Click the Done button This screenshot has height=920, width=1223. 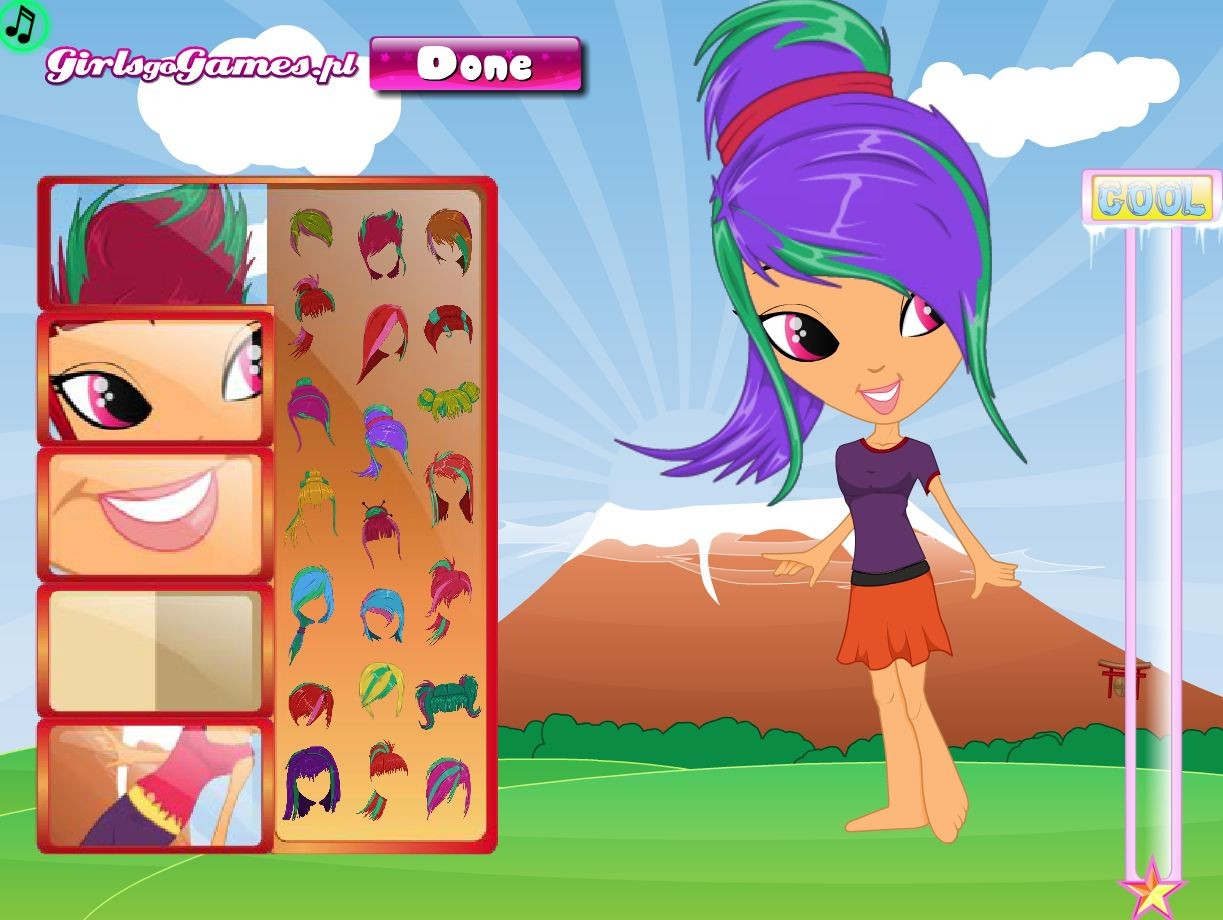tap(475, 65)
